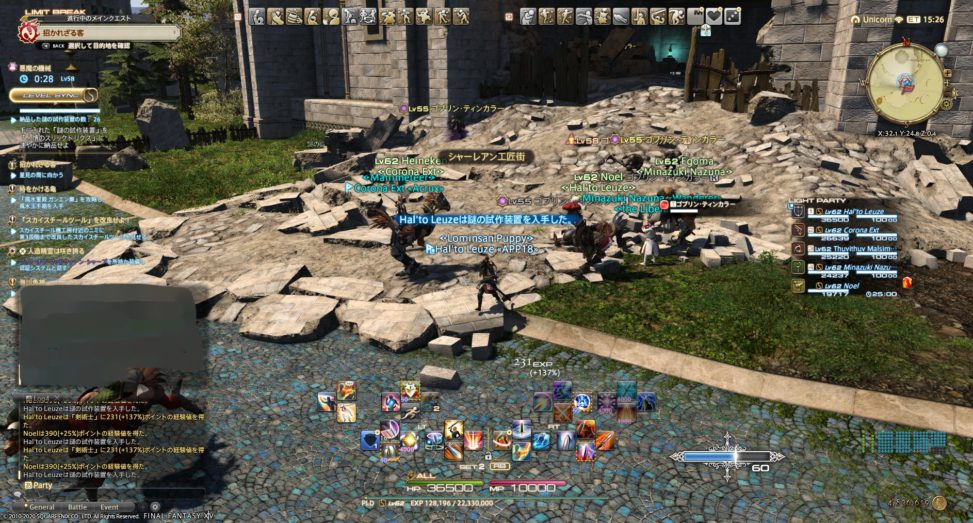Select Hal'to Leuze in the party list
This screenshot has width=973, height=523.
(x=855, y=212)
